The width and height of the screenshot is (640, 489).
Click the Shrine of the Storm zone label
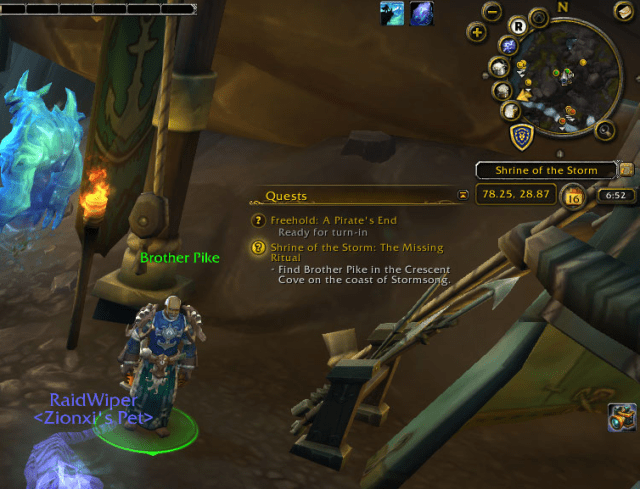(x=546, y=170)
